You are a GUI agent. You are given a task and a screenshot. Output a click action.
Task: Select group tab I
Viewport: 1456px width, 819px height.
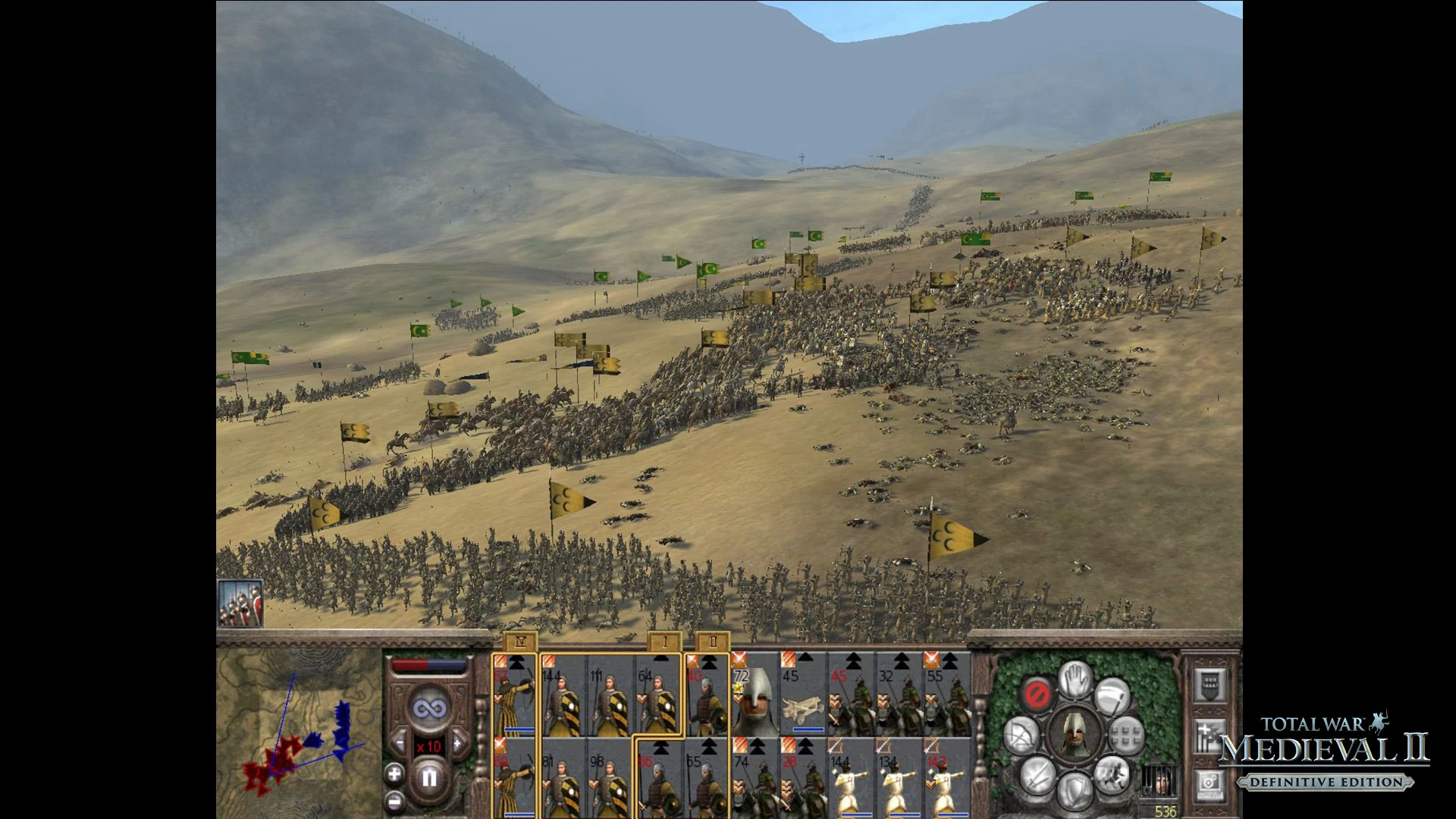point(664,642)
